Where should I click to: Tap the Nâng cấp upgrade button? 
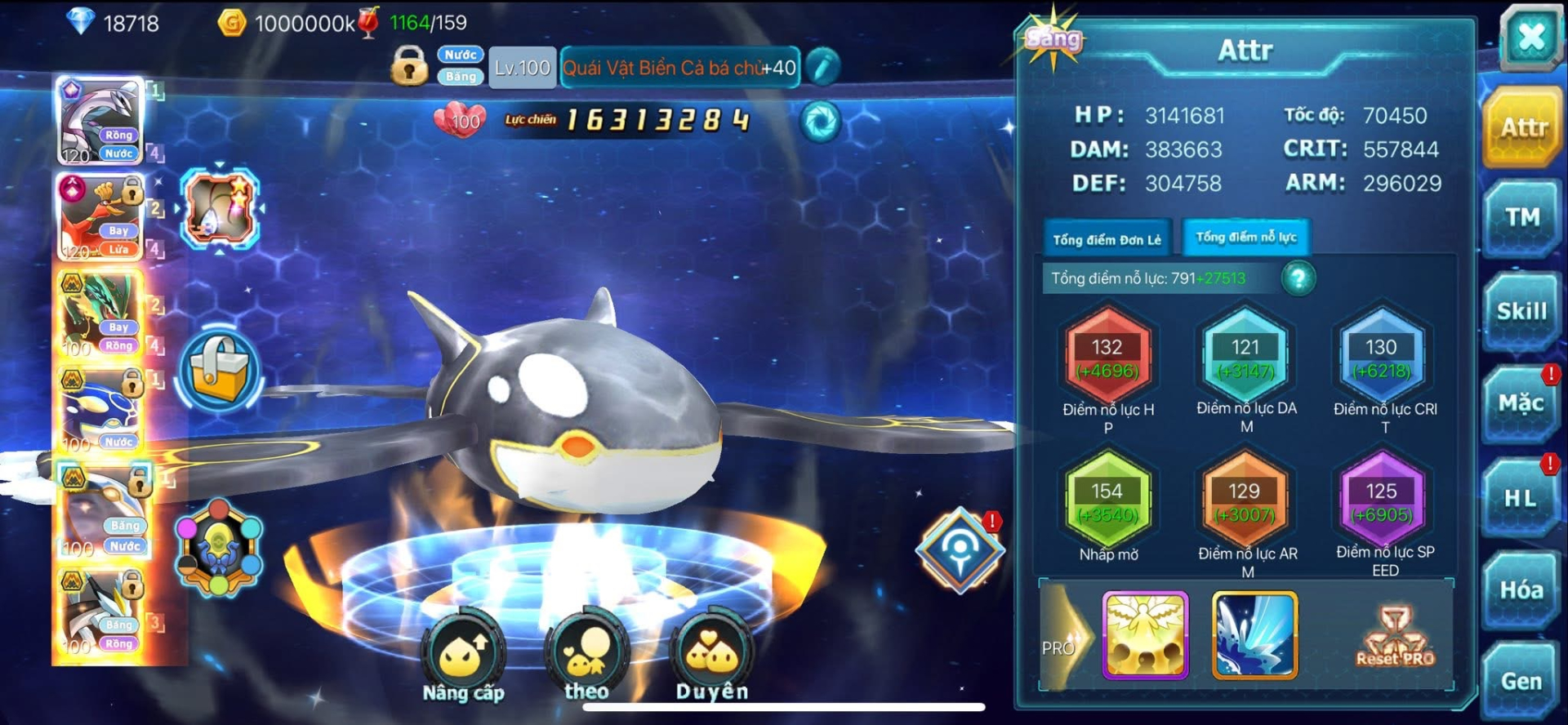(x=463, y=657)
